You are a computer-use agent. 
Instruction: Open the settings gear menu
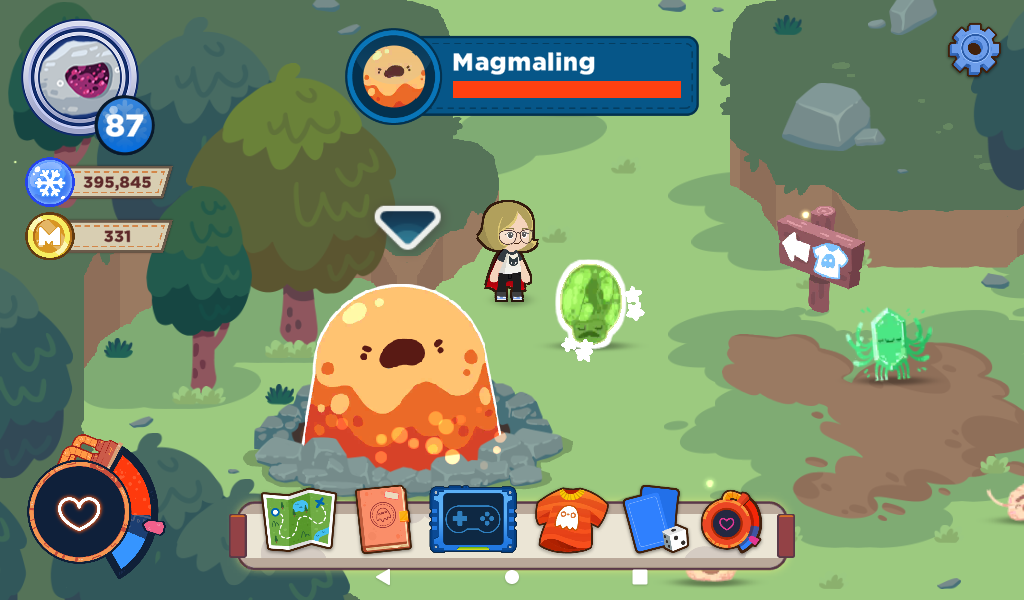click(x=974, y=48)
